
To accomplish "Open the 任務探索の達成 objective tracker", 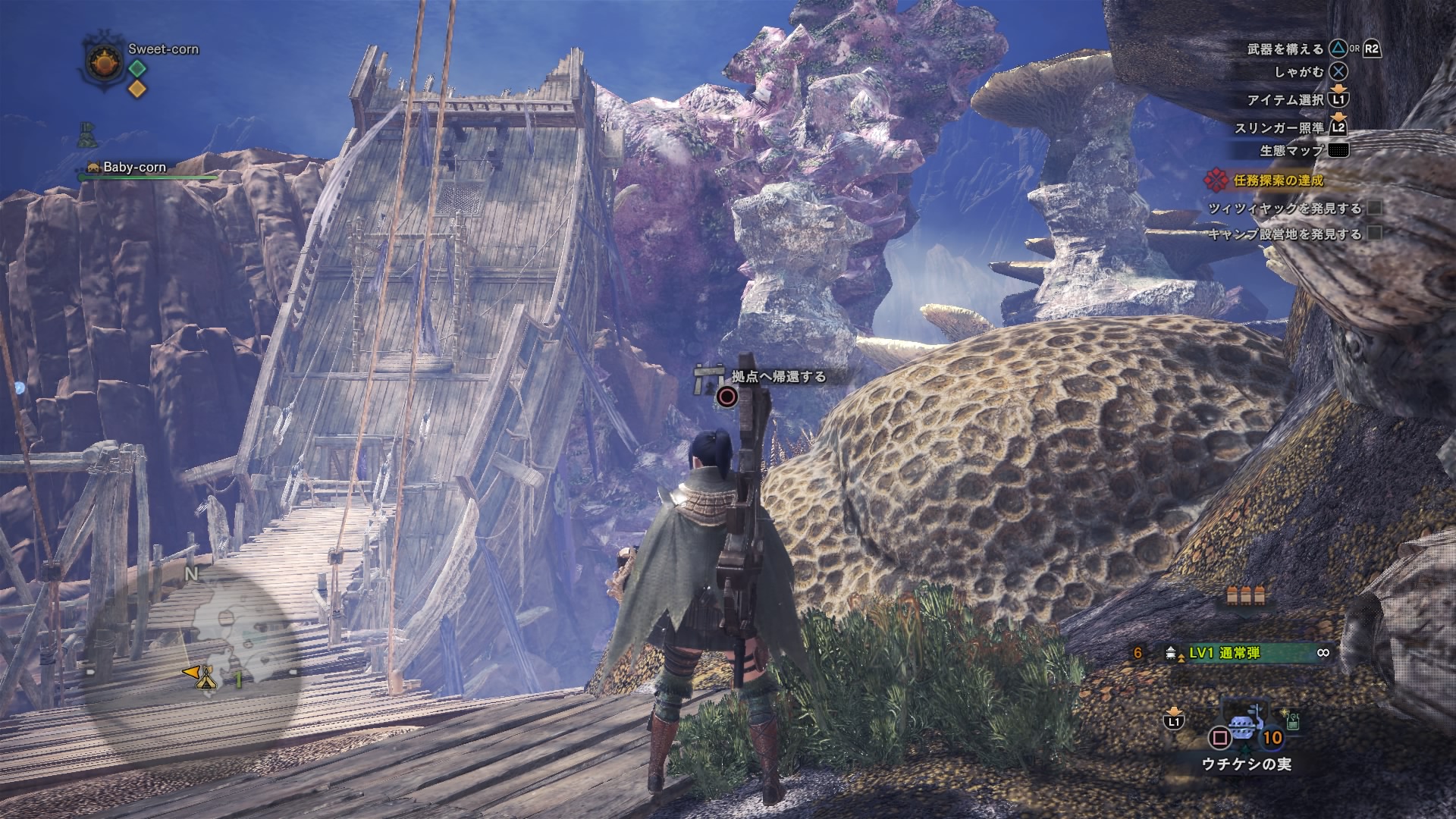I will coord(1277,180).
